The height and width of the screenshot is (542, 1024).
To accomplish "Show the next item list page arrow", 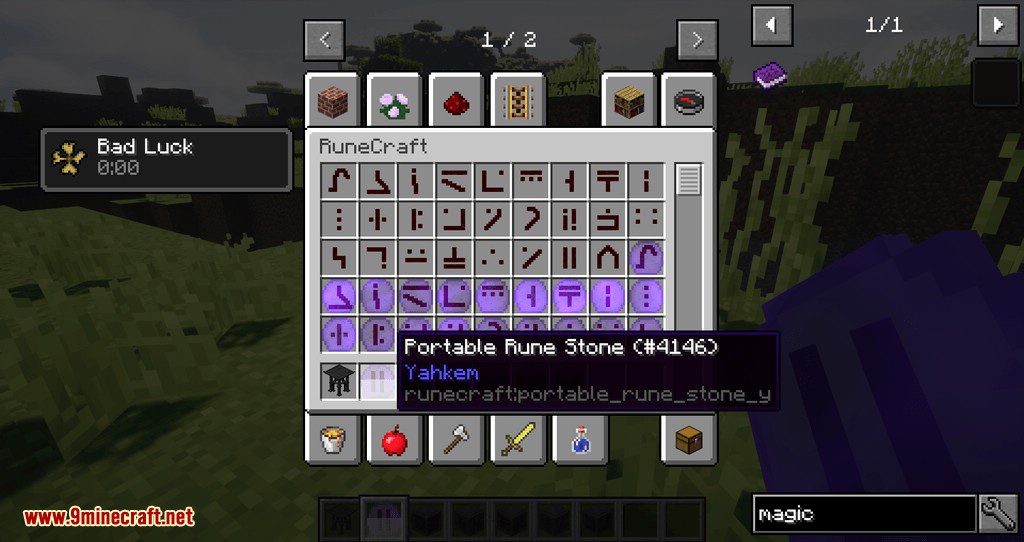I will (x=997, y=24).
